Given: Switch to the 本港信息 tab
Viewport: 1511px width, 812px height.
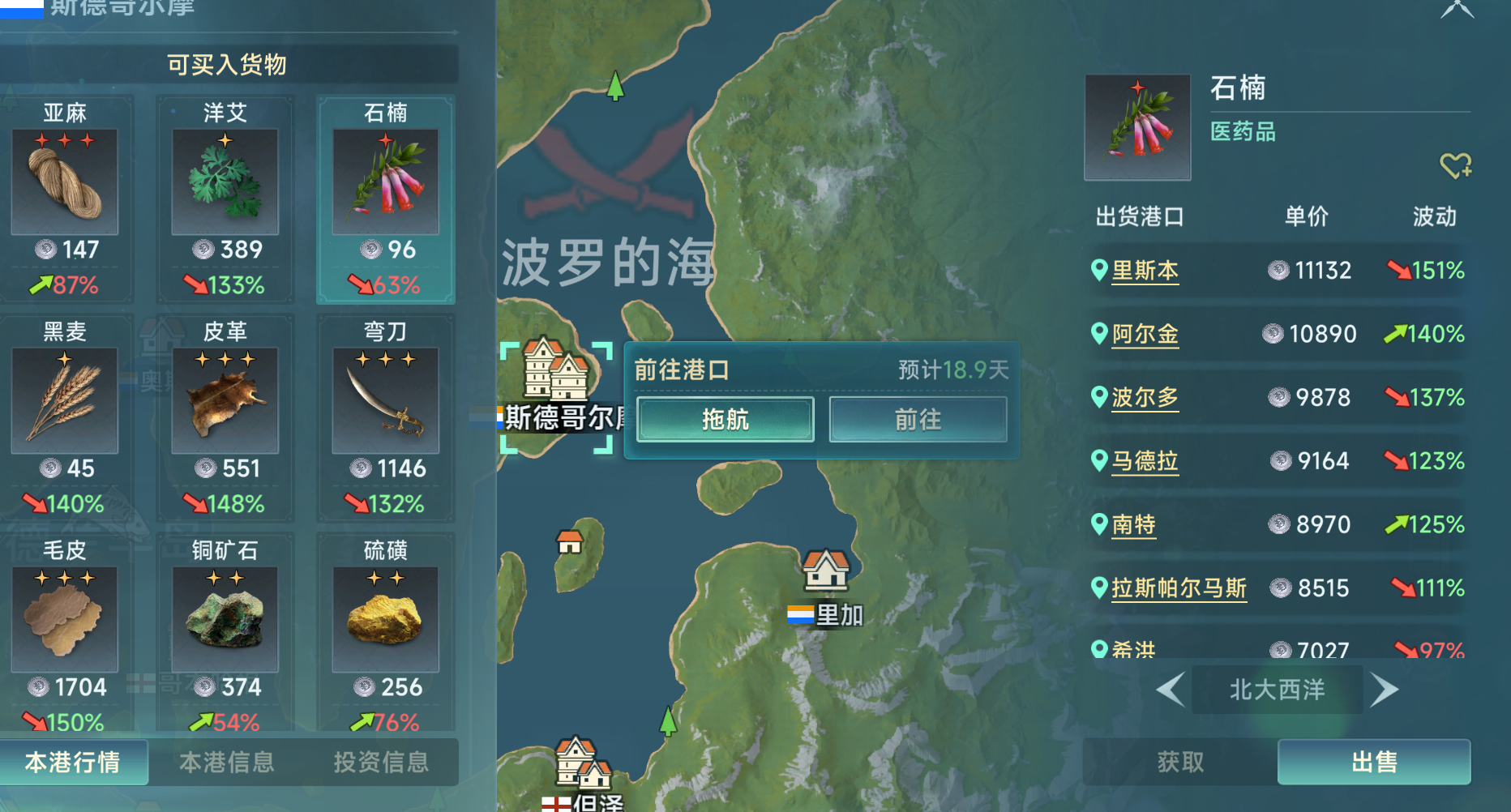Looking at the screenshot, I should point(226,762).
